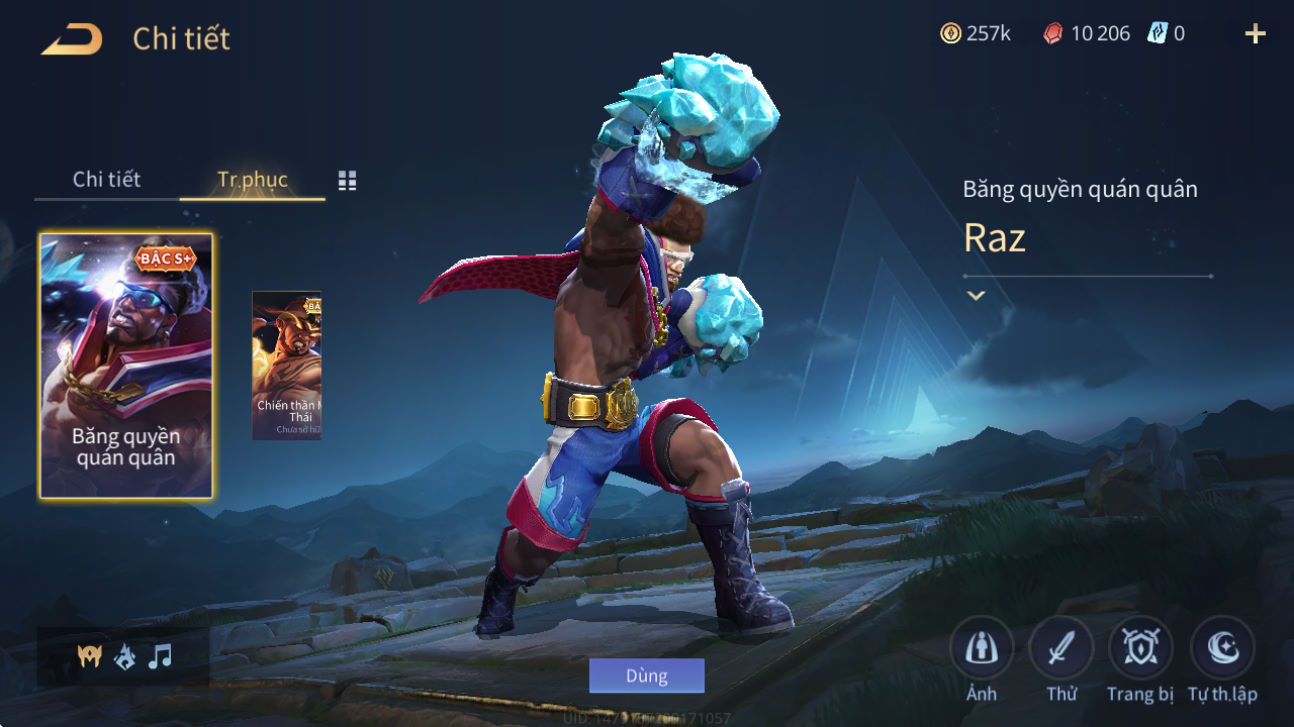This screenshot has height=727, width=1294.
Task: Click the horned helmet skin feature icon
Action: click(x=90, y=657)
